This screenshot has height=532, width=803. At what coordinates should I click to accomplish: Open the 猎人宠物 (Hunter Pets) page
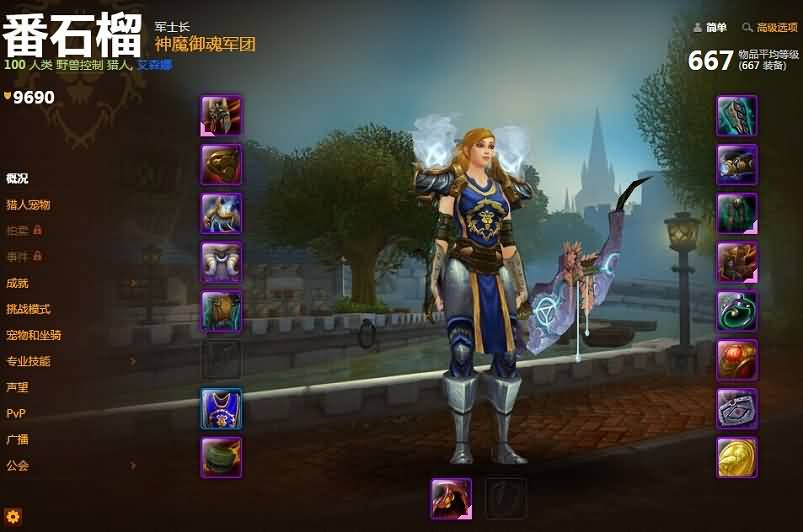coord(28,204)
